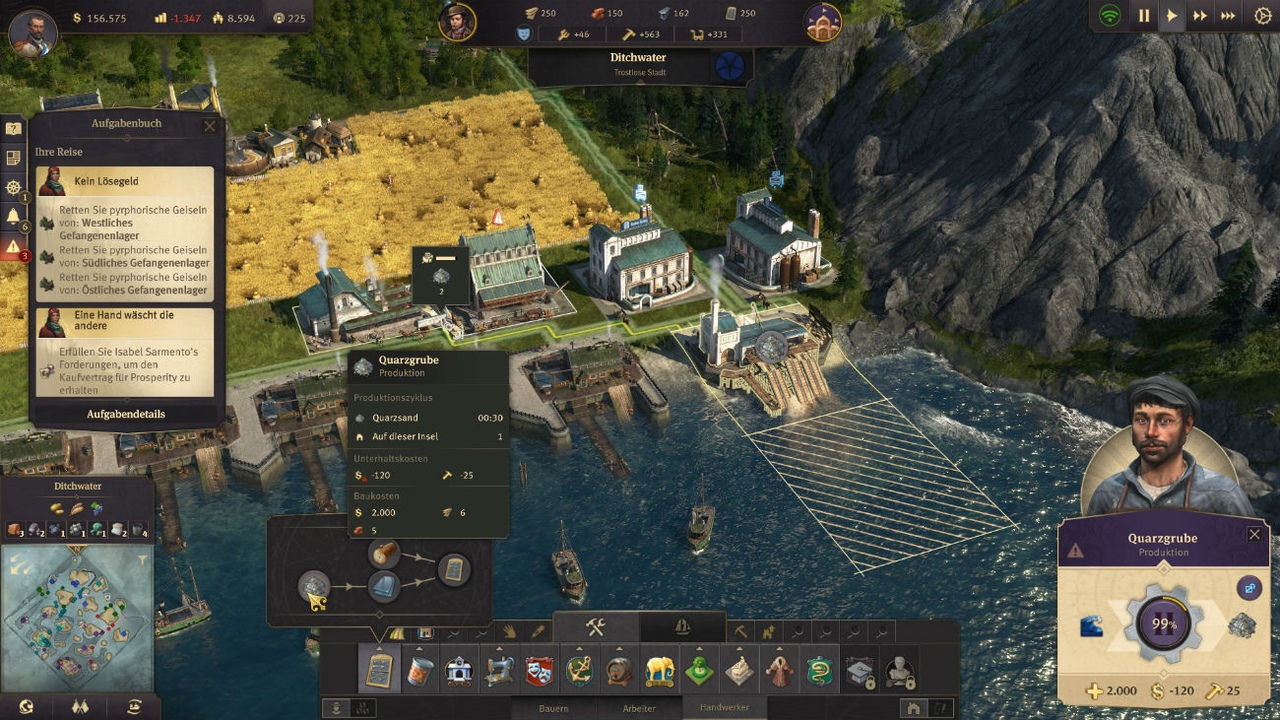Select the Handwerker population tab
Image resolution: width=1280 pixels, height=720 pixels.
724,707
